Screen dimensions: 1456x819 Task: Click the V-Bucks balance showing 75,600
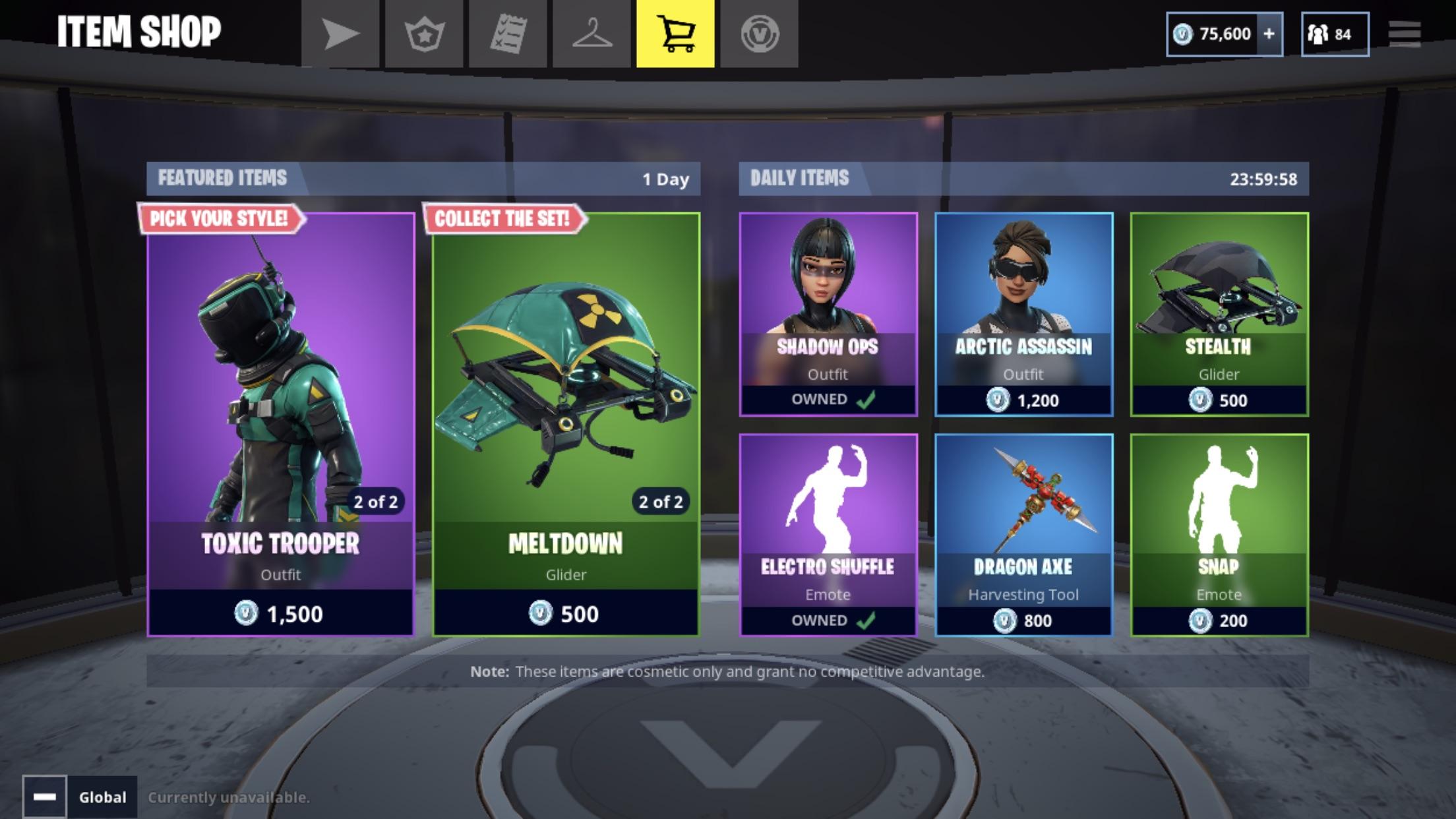(1224, 33)
